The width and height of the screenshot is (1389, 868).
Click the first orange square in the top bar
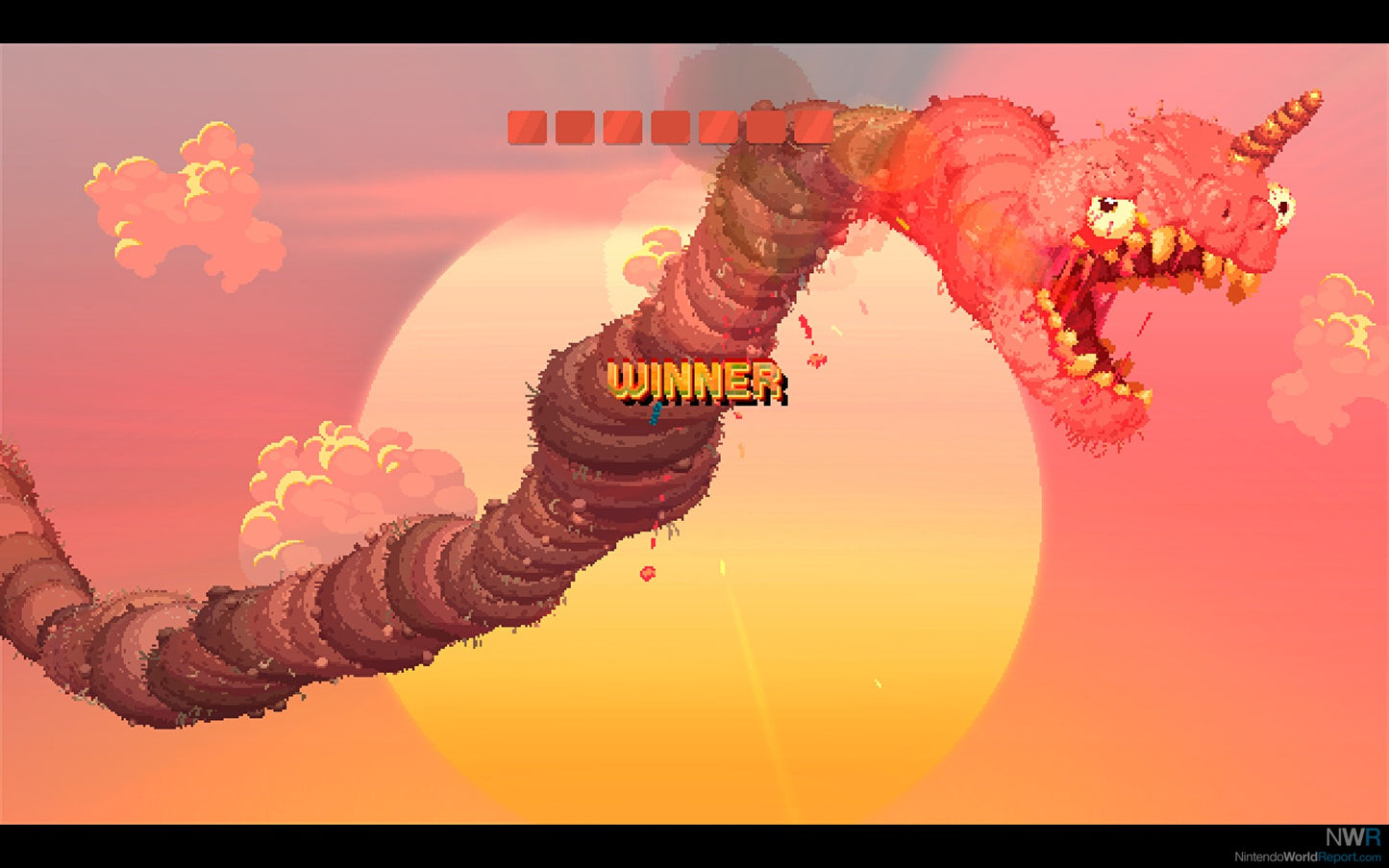tap(527, 126)
